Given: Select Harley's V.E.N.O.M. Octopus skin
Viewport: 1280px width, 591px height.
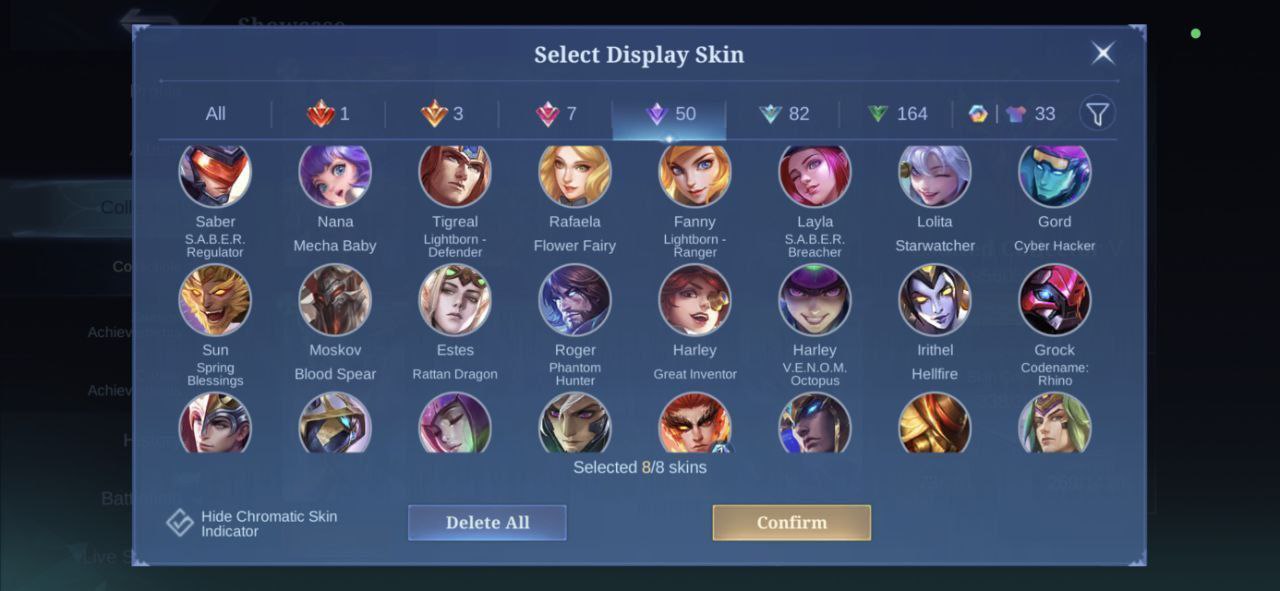Looking at the screenshot, I should coord(815,300).
